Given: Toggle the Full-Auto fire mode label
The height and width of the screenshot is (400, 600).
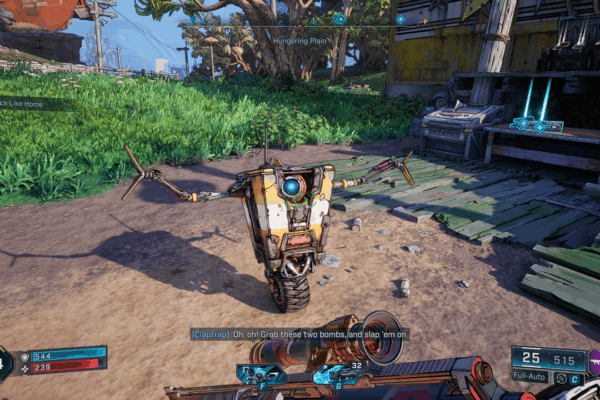Looking at the screenshot, I should point(530,377).
